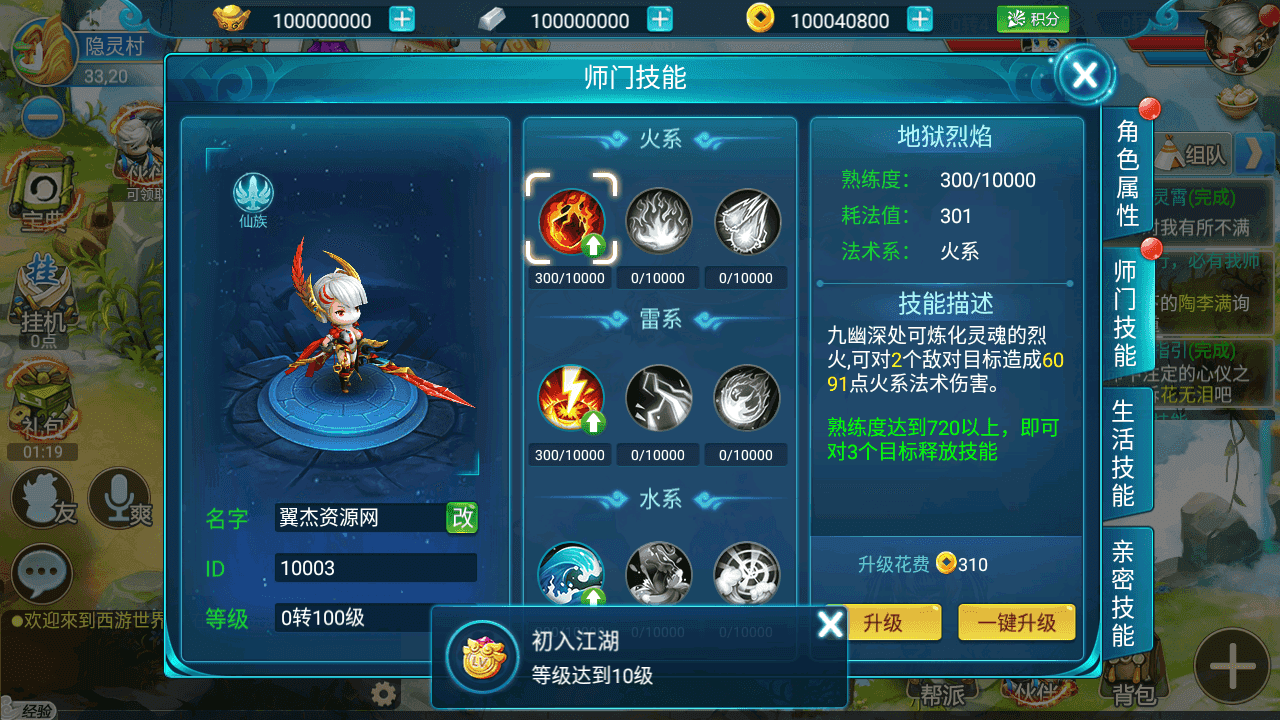Image resolution: width=1280 pixels, height=720 pixels.
Task: Tap the green 改 rename button
Action: [462, 517]
